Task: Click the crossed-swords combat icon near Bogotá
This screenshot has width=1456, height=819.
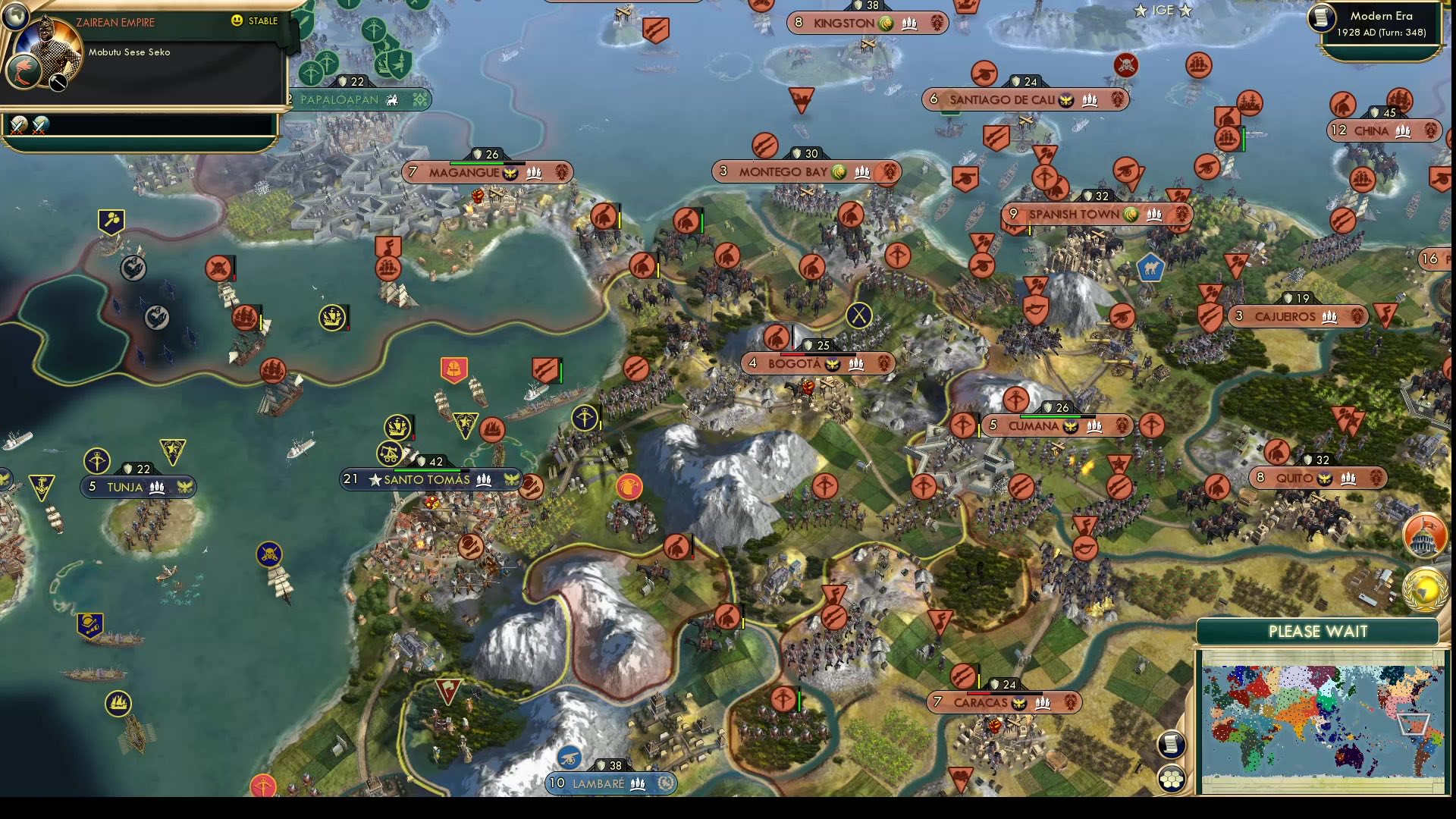Action: pos(858,314)
